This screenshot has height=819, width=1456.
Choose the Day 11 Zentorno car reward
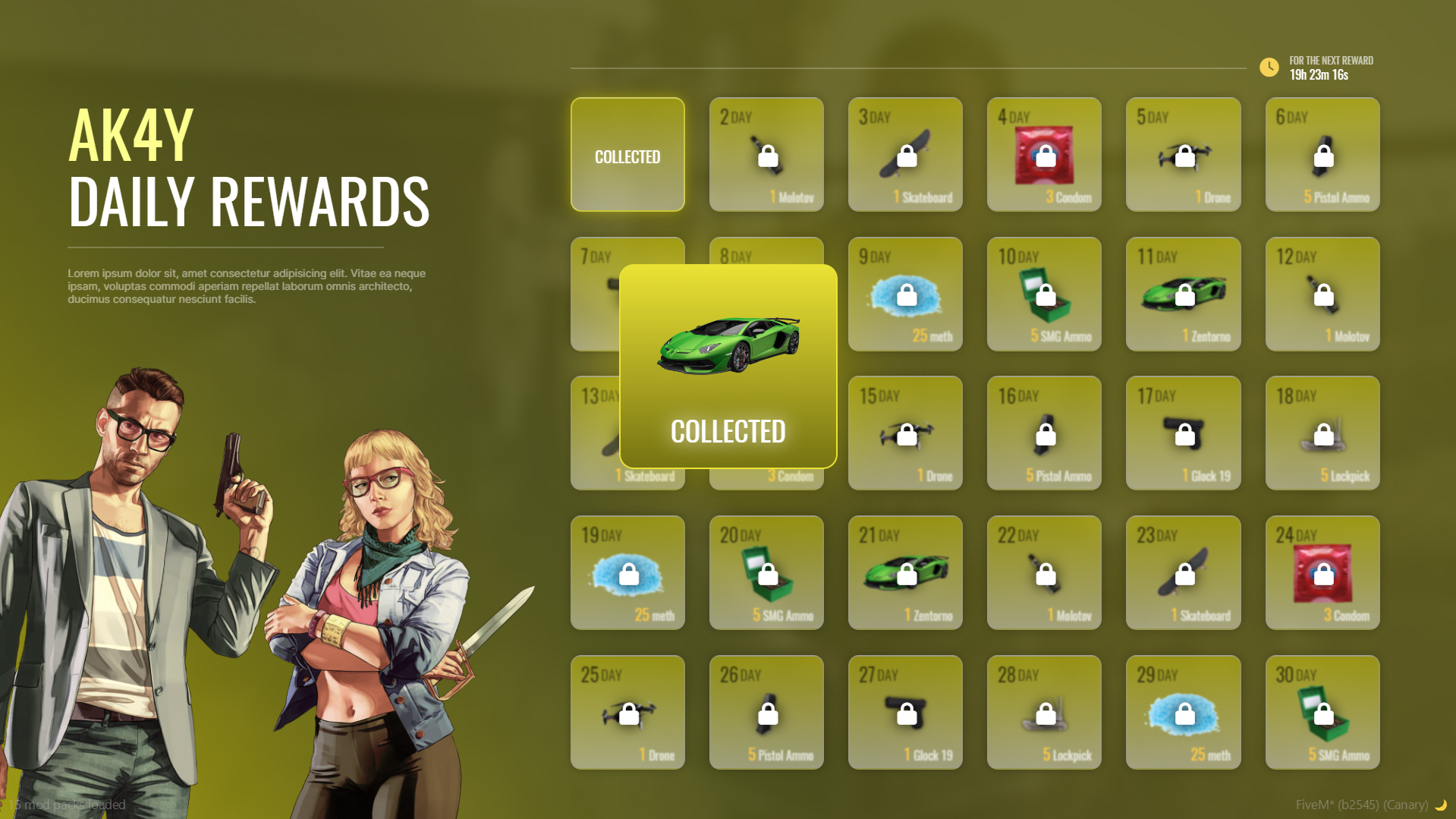(x=1183, y=294)
